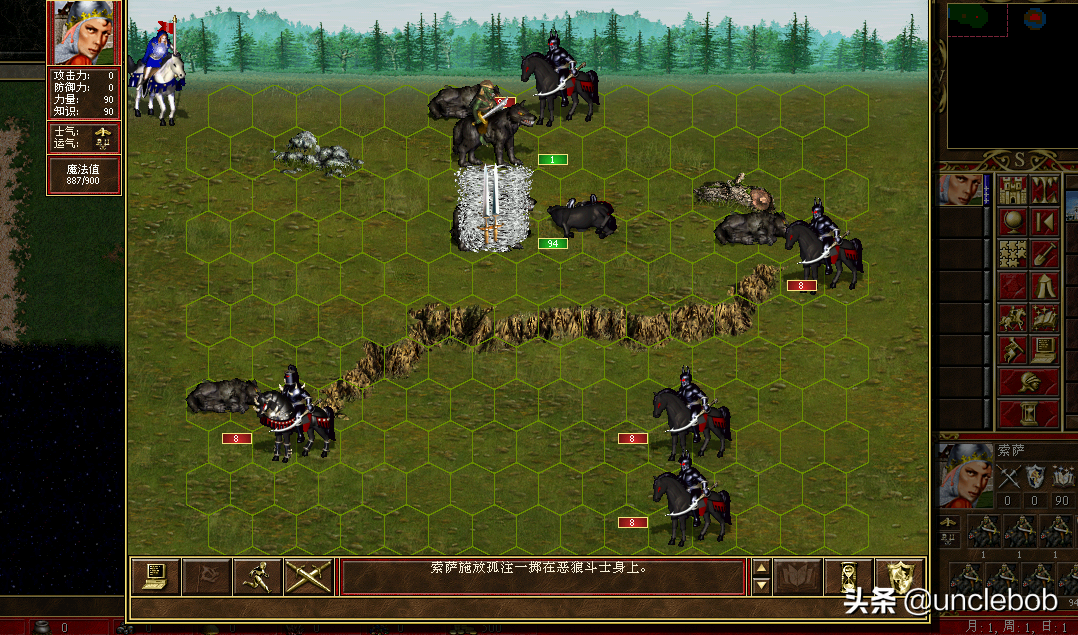Viewport: 1078px width, 635px height.
Task: Open the spellbook button beside the log arrows
Action: [x=797, y=577]
